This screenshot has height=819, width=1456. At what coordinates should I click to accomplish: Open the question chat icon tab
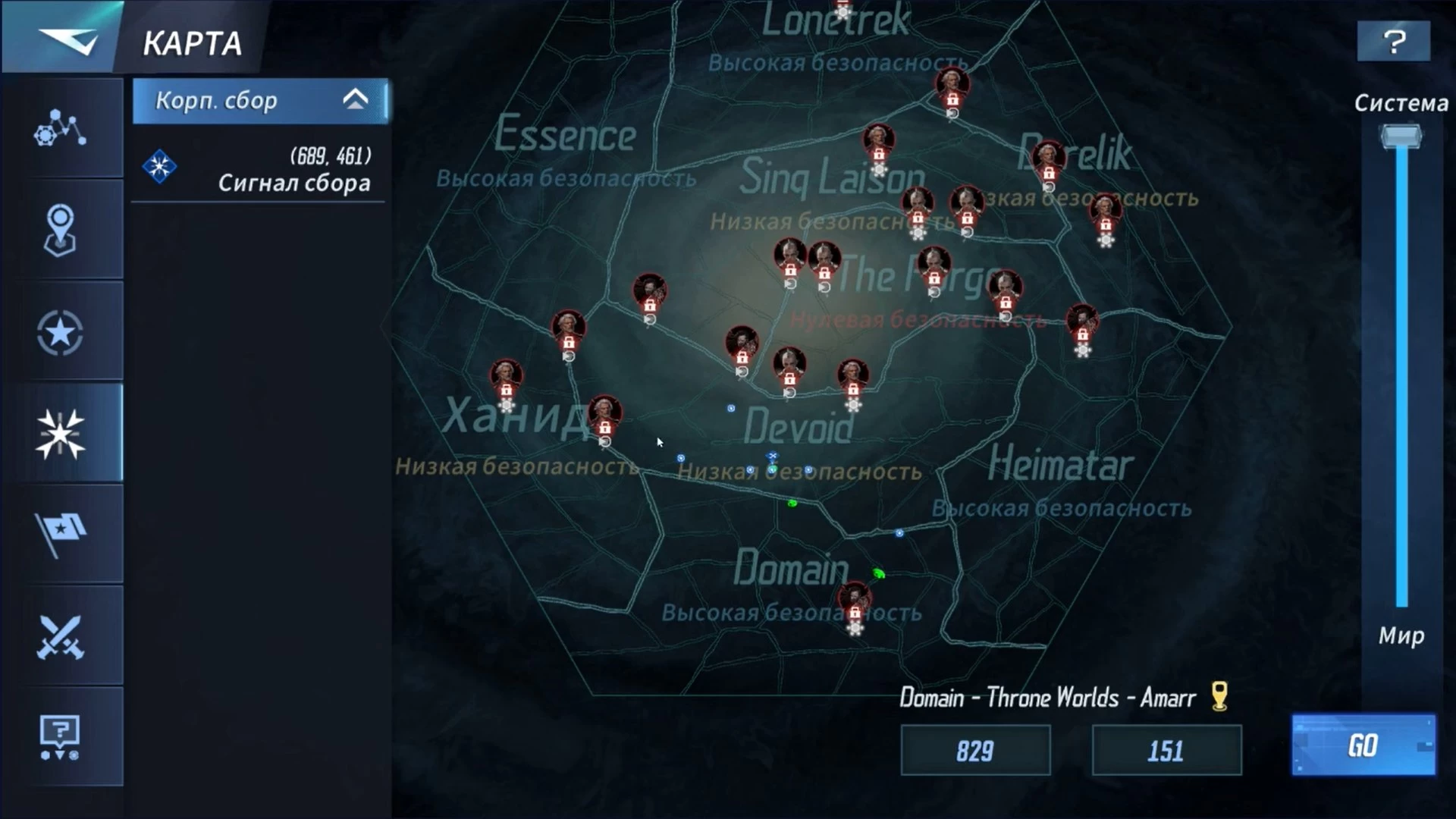pos(61,737)
